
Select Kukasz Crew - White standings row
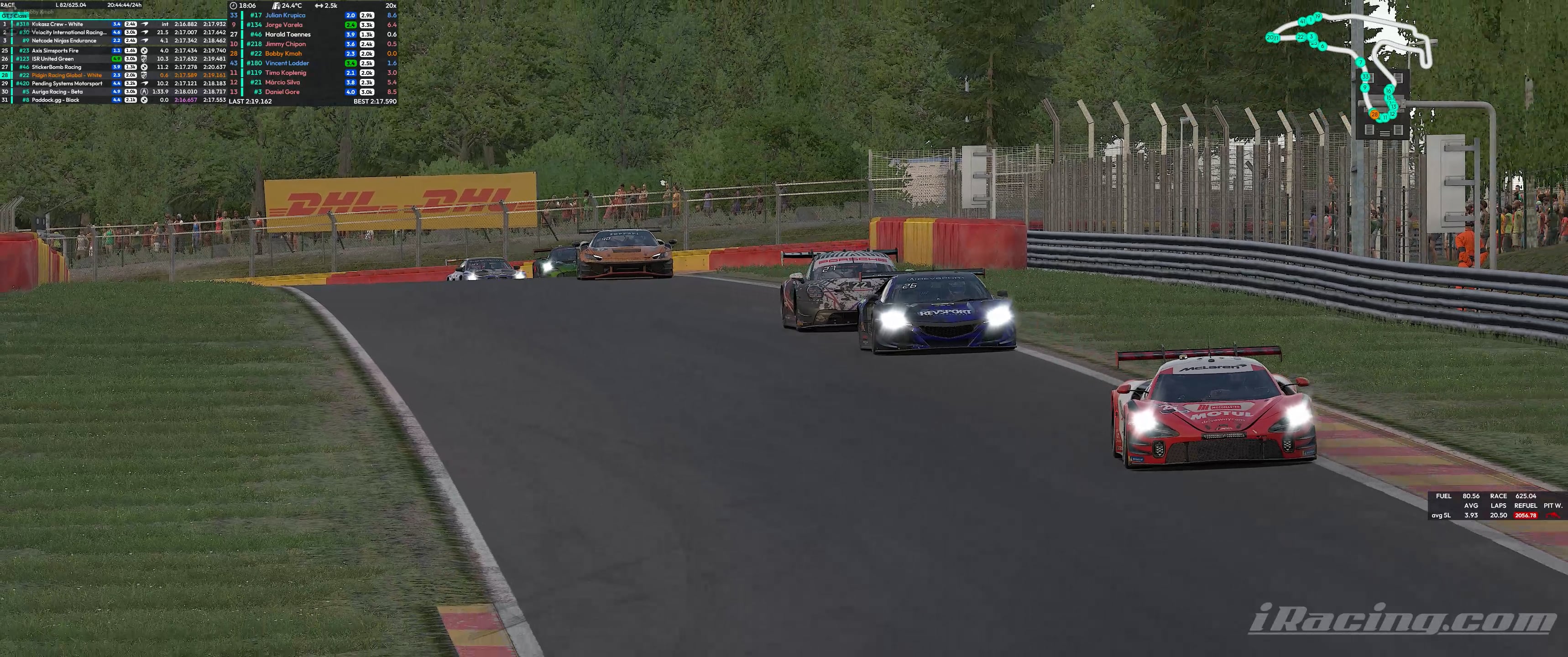pos(57,24)
